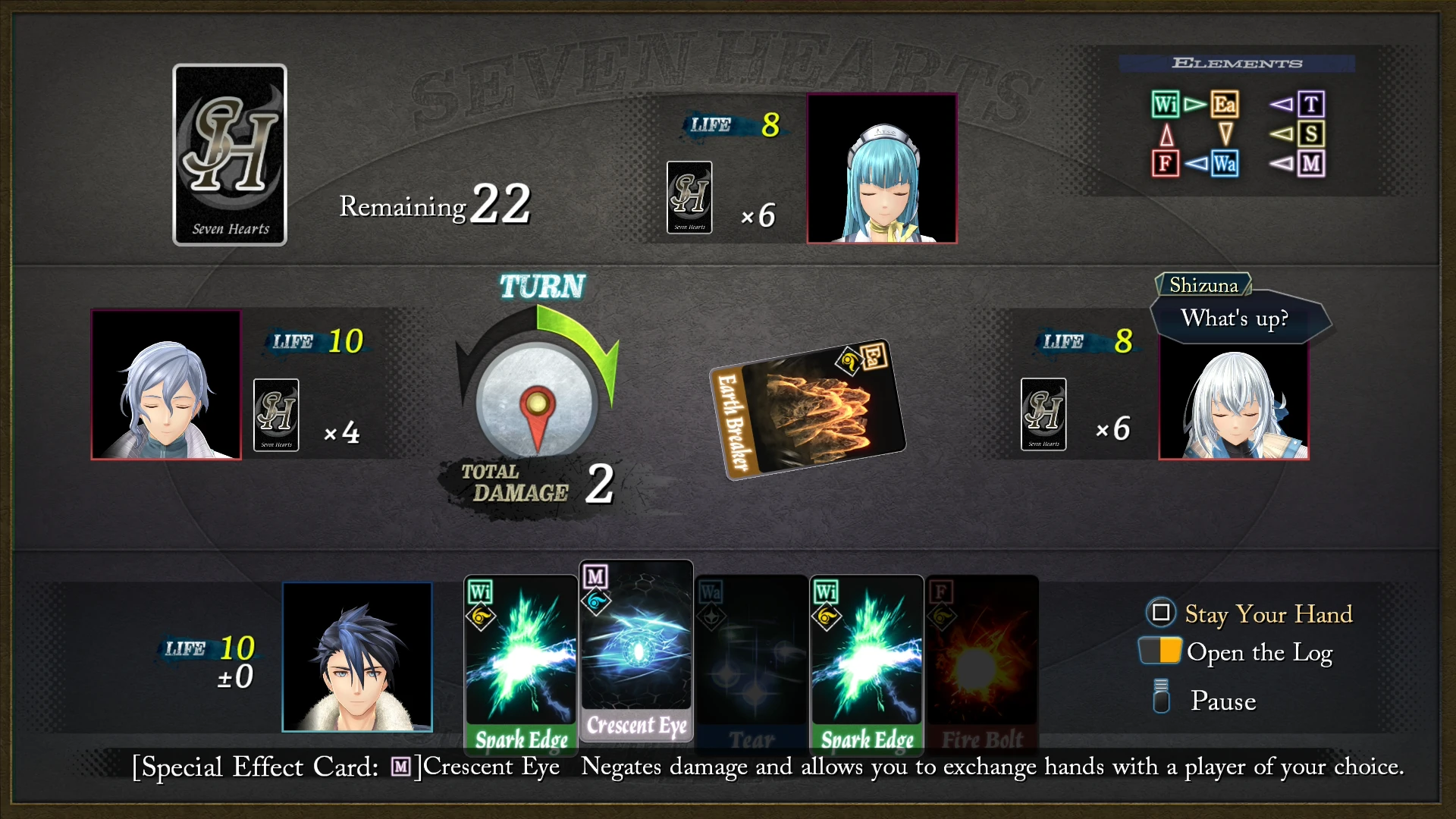Pause the card game
The width and height of the screenshot is (1456, 819).
(x=1222, y=701)
